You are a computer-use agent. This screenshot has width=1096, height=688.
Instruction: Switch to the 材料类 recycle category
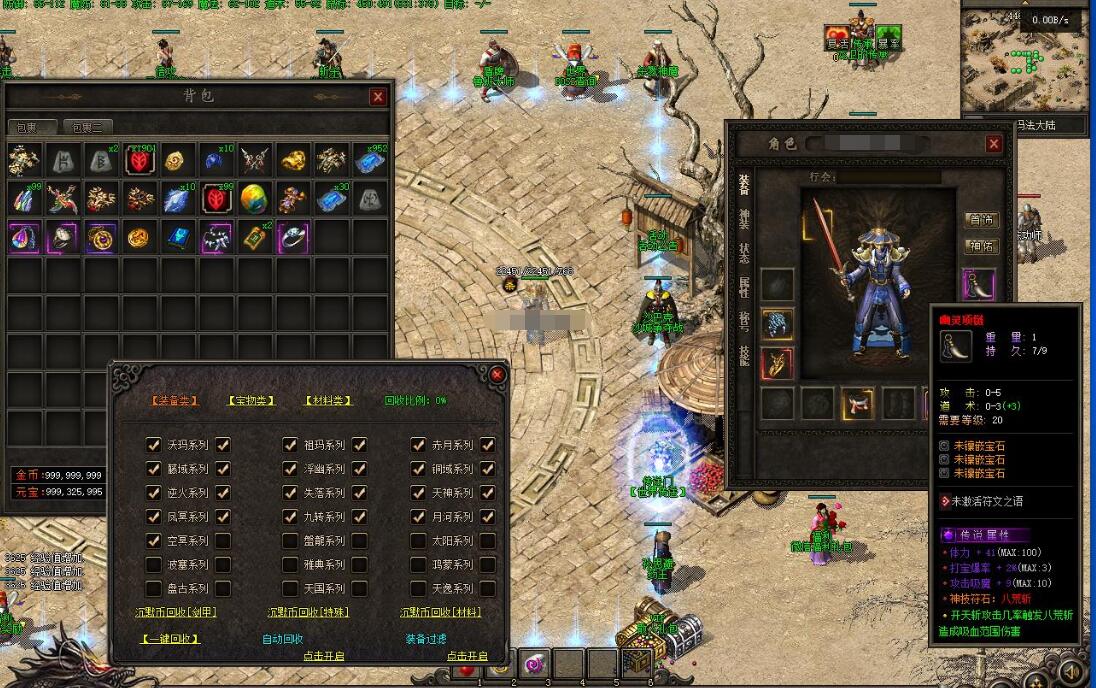click(x=329, y=400)
